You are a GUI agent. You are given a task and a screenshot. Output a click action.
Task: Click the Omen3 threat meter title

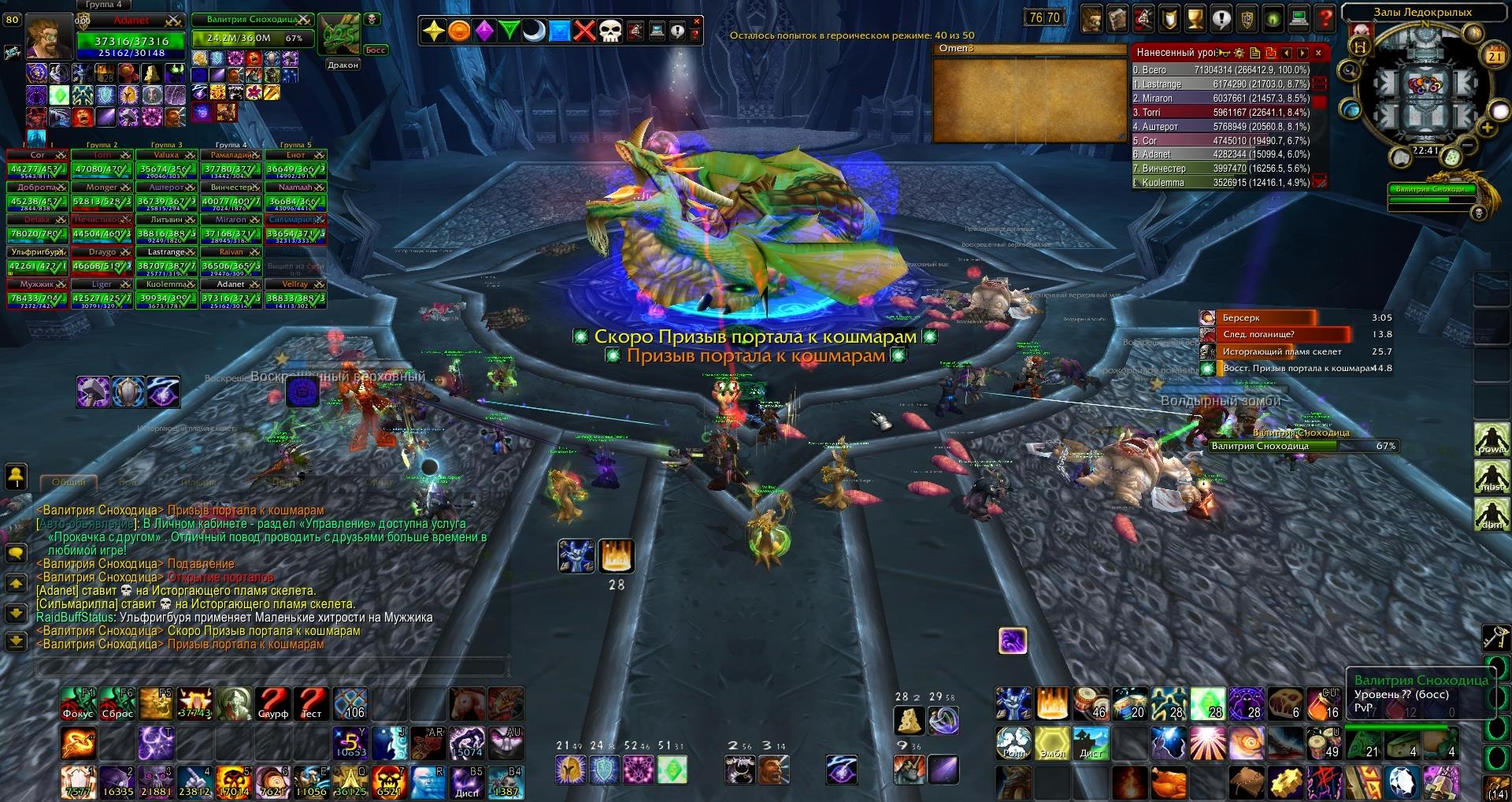[x=957, y=48]
